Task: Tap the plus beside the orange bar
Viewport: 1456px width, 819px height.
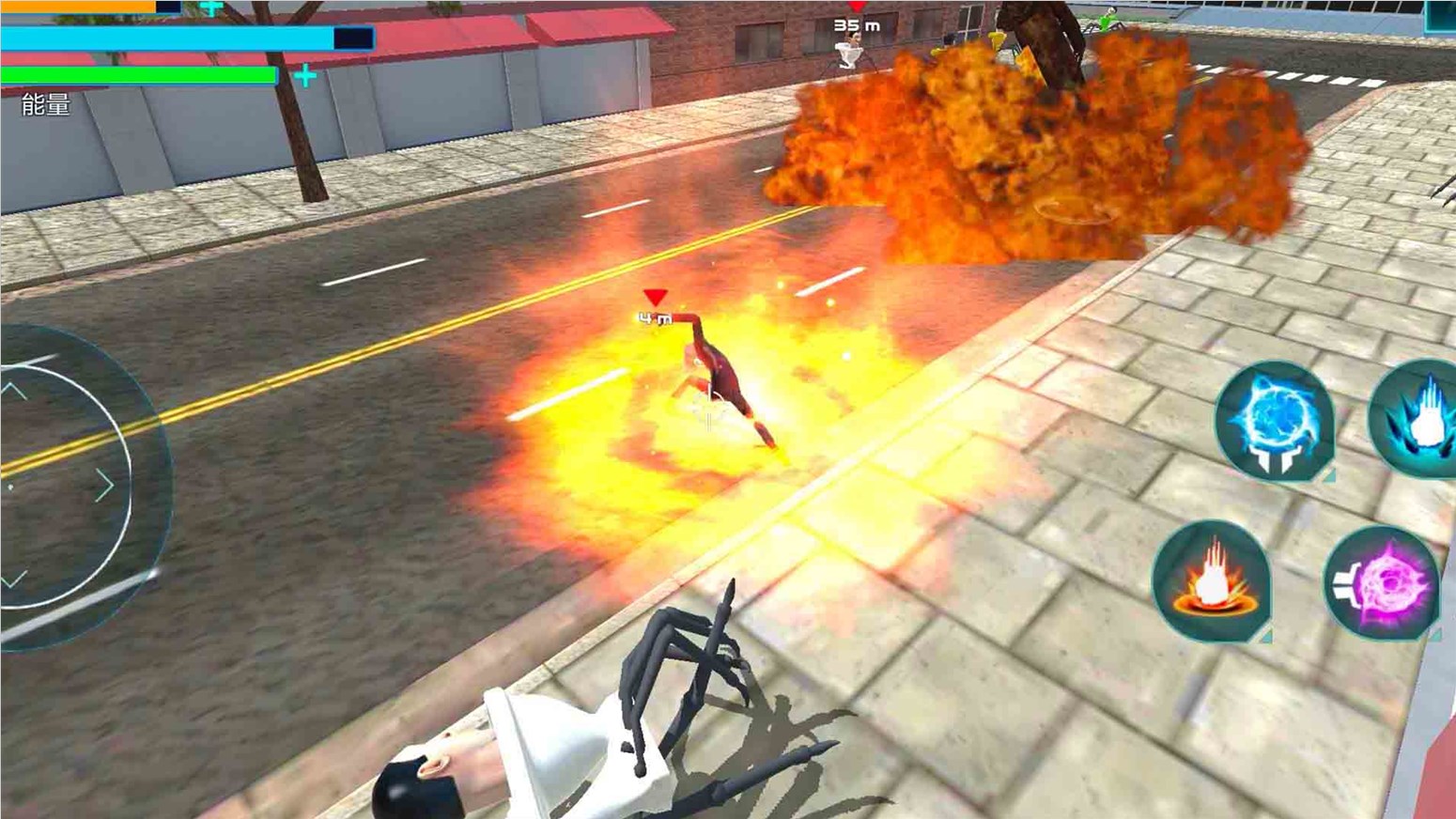Action: tap(212, 8)
